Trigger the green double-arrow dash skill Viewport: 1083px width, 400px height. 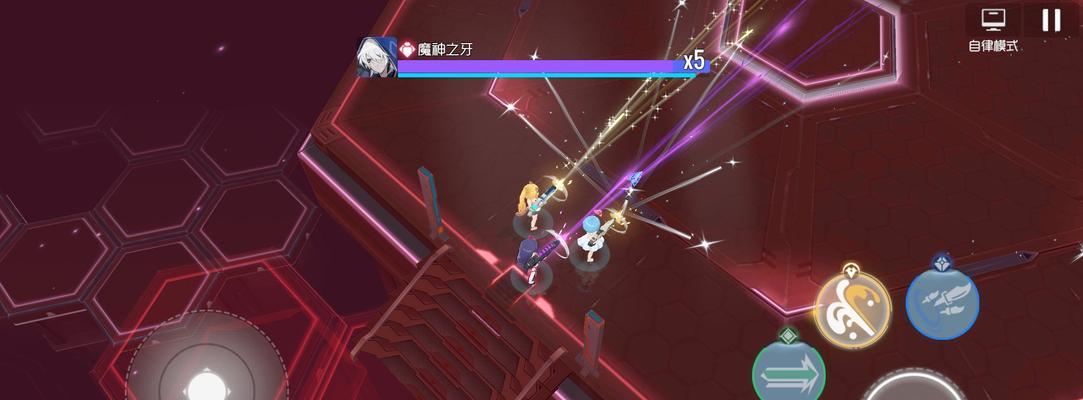[789, 374]
